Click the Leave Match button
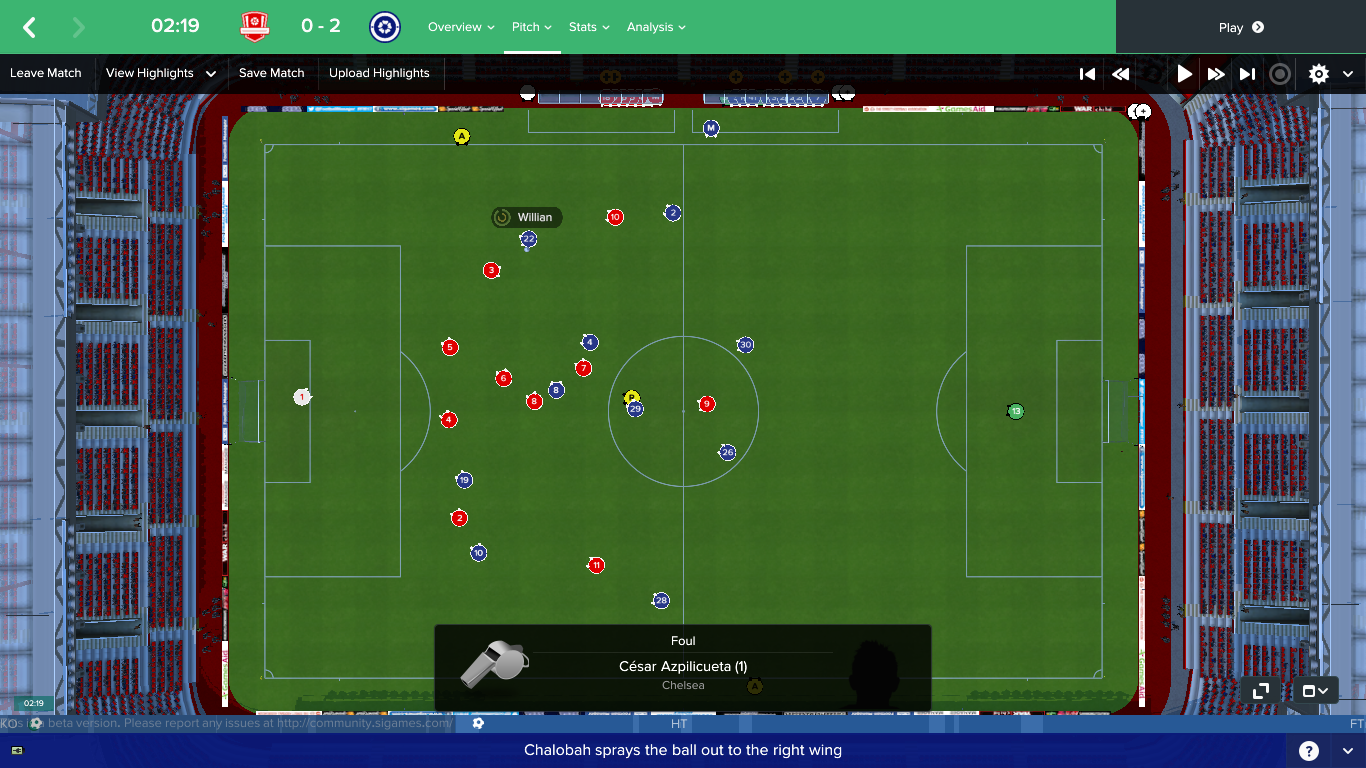 pyautogui.click(x=43, y=73)
